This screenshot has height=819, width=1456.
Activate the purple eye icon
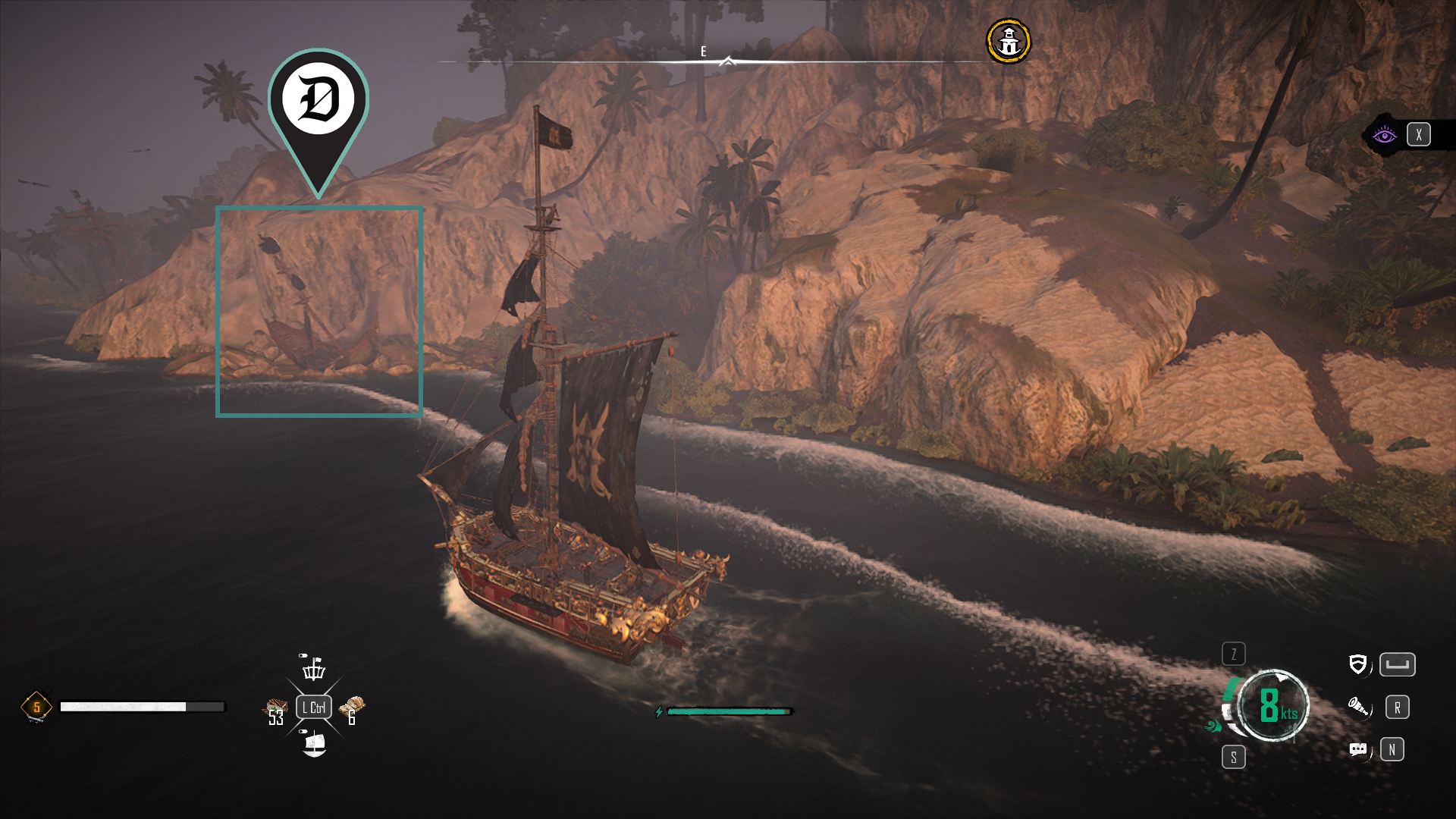[1384, 135]
